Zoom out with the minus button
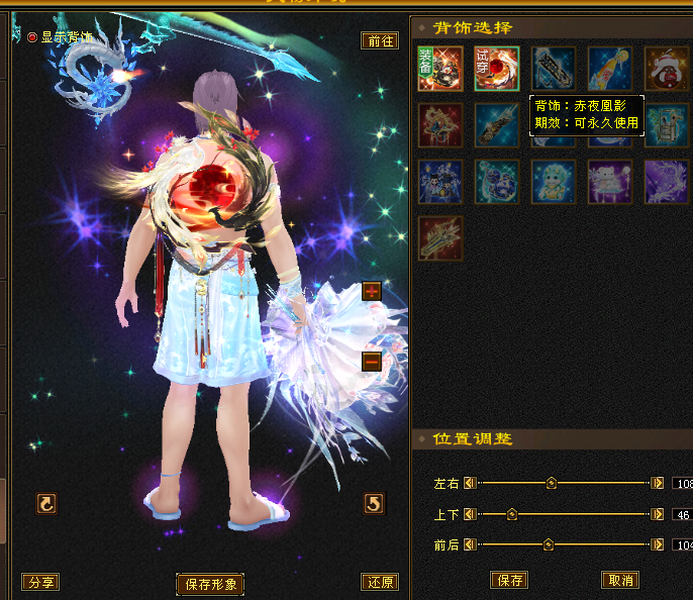The width and height of the screenshot is (693, 600). (x=372, y=361)
